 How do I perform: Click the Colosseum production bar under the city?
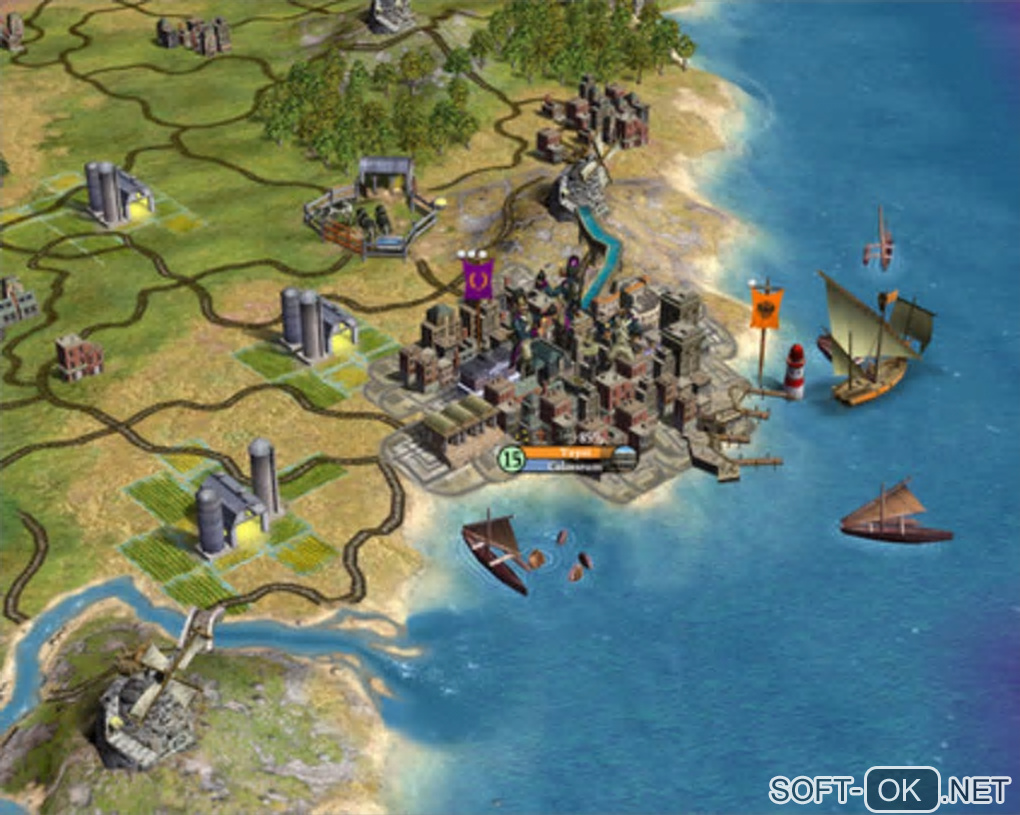(568, 465)
